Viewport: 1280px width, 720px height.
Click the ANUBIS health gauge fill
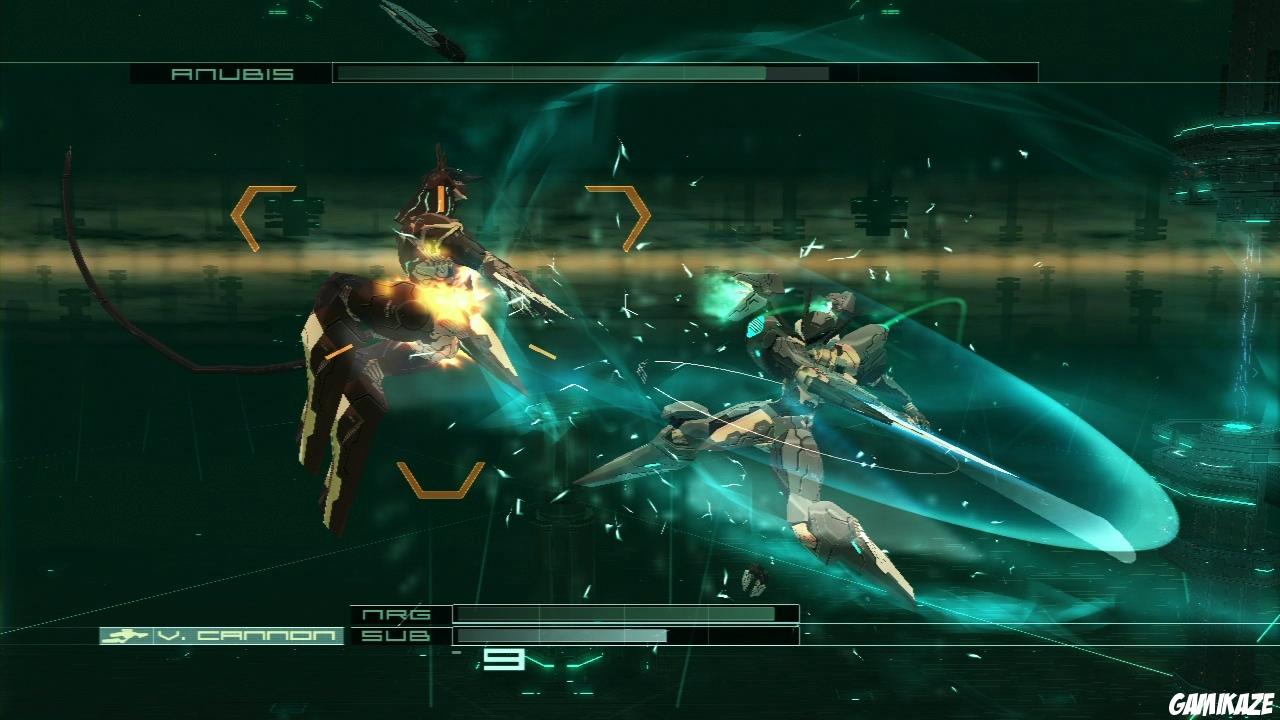point(550,72)
